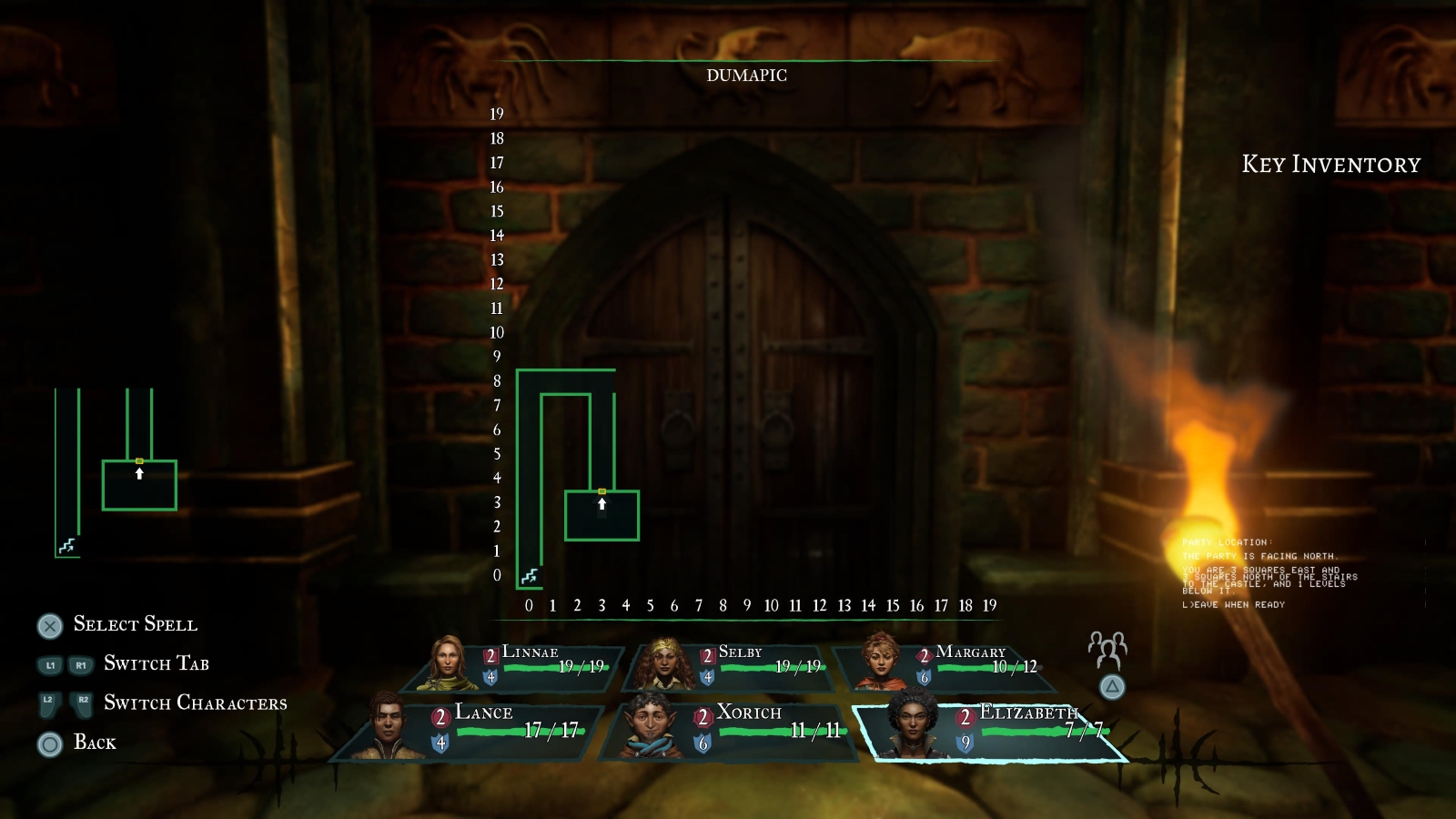This screenshot has height=819, width=1456.
Task: Click the Switch Tab label
Action: tap(156, 663)
